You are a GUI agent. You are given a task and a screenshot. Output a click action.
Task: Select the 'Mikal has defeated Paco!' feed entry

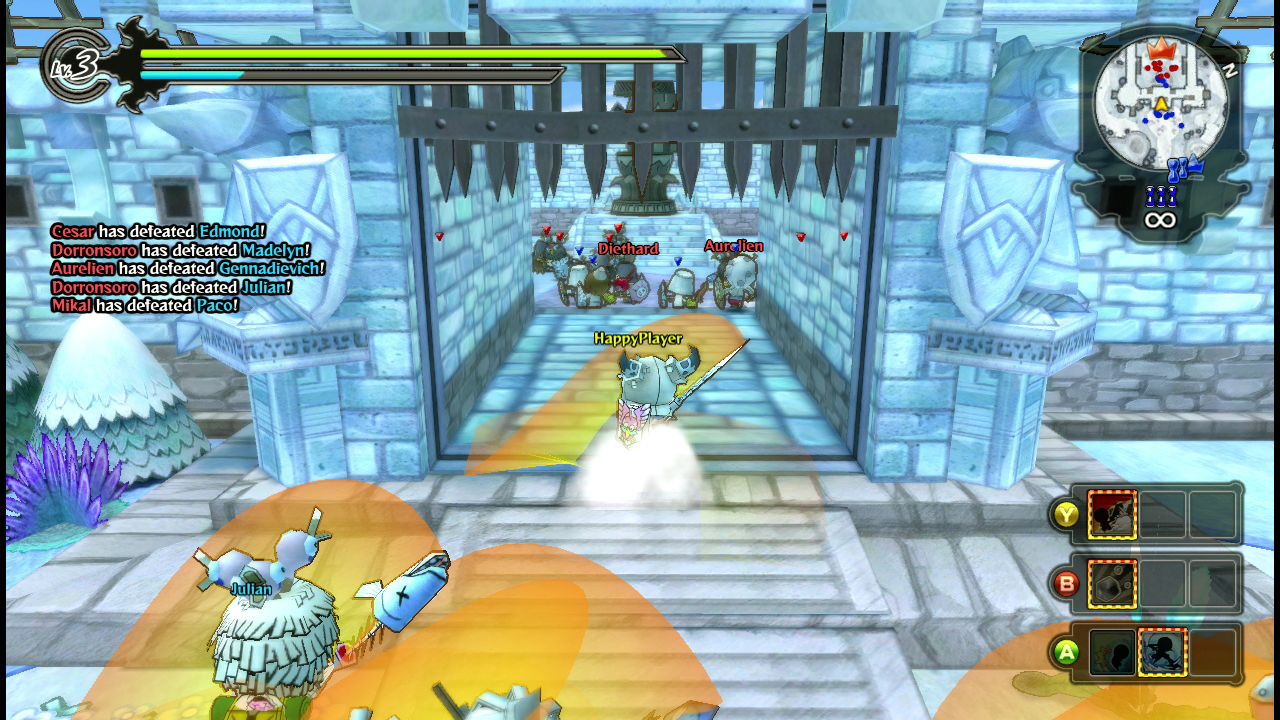pos(145,305)
